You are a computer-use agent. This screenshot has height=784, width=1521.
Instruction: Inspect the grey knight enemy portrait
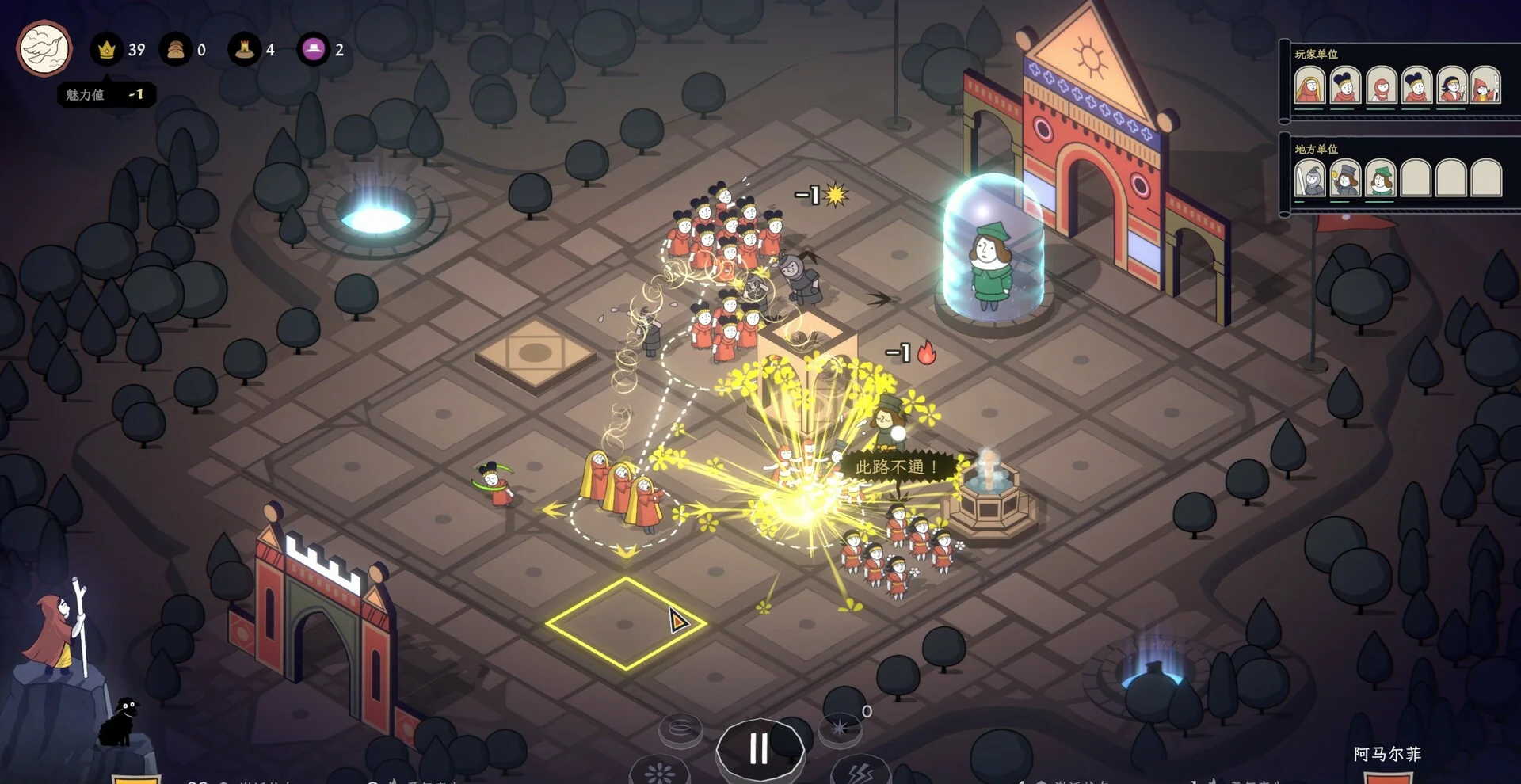(1309, 178)
